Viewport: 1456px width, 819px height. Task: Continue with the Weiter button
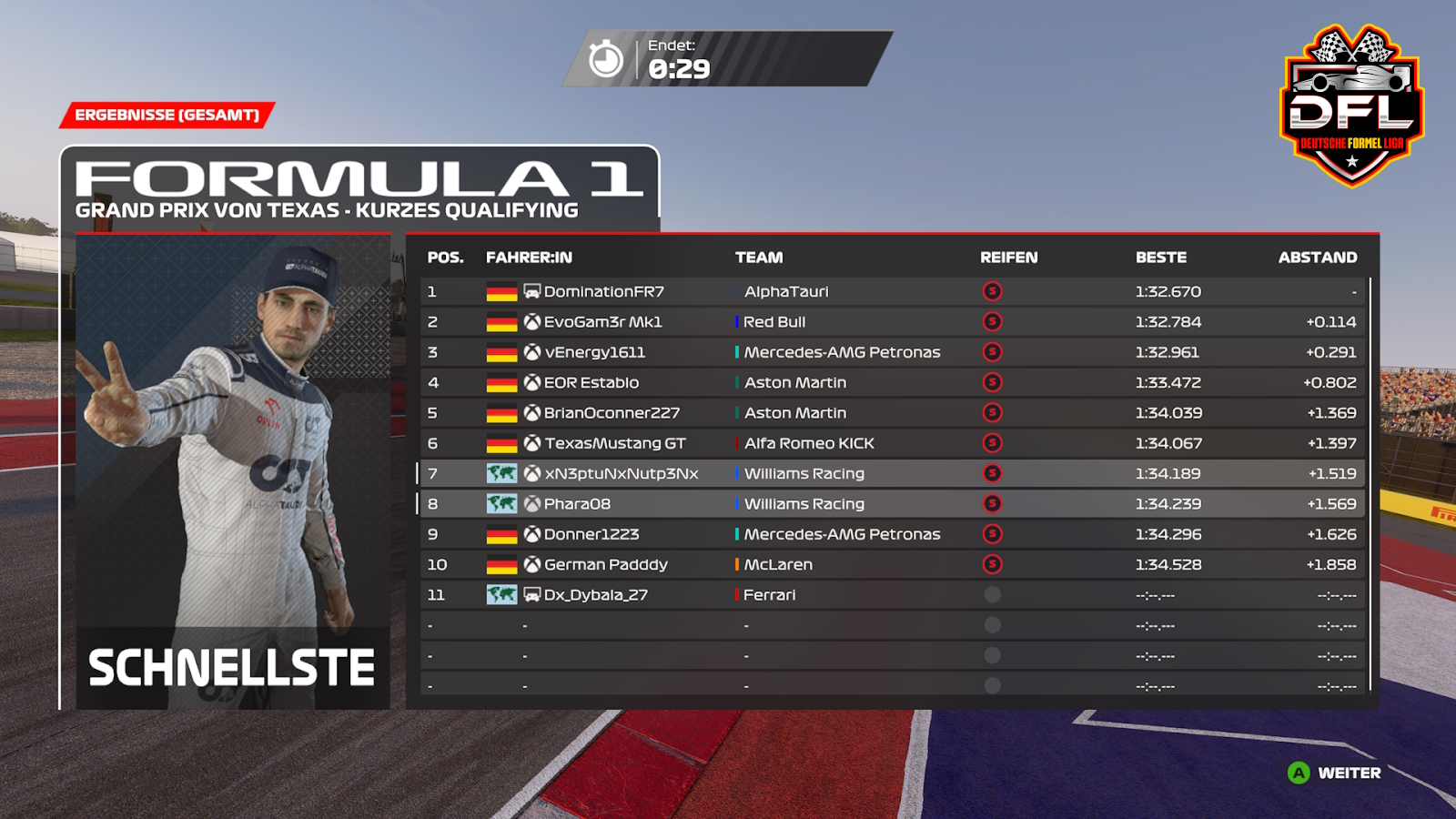(1335, 773)
